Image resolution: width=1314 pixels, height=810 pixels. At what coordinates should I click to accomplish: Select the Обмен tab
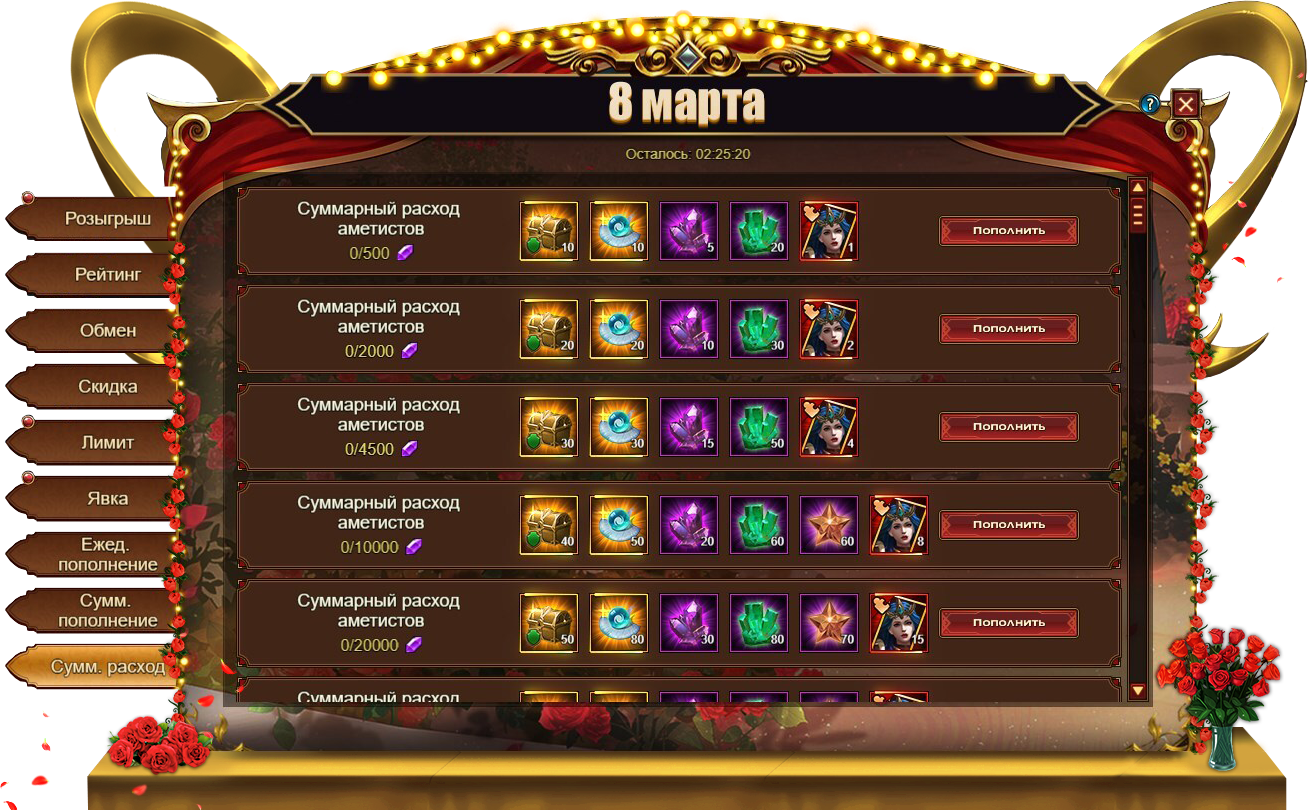tap(107, 330)
